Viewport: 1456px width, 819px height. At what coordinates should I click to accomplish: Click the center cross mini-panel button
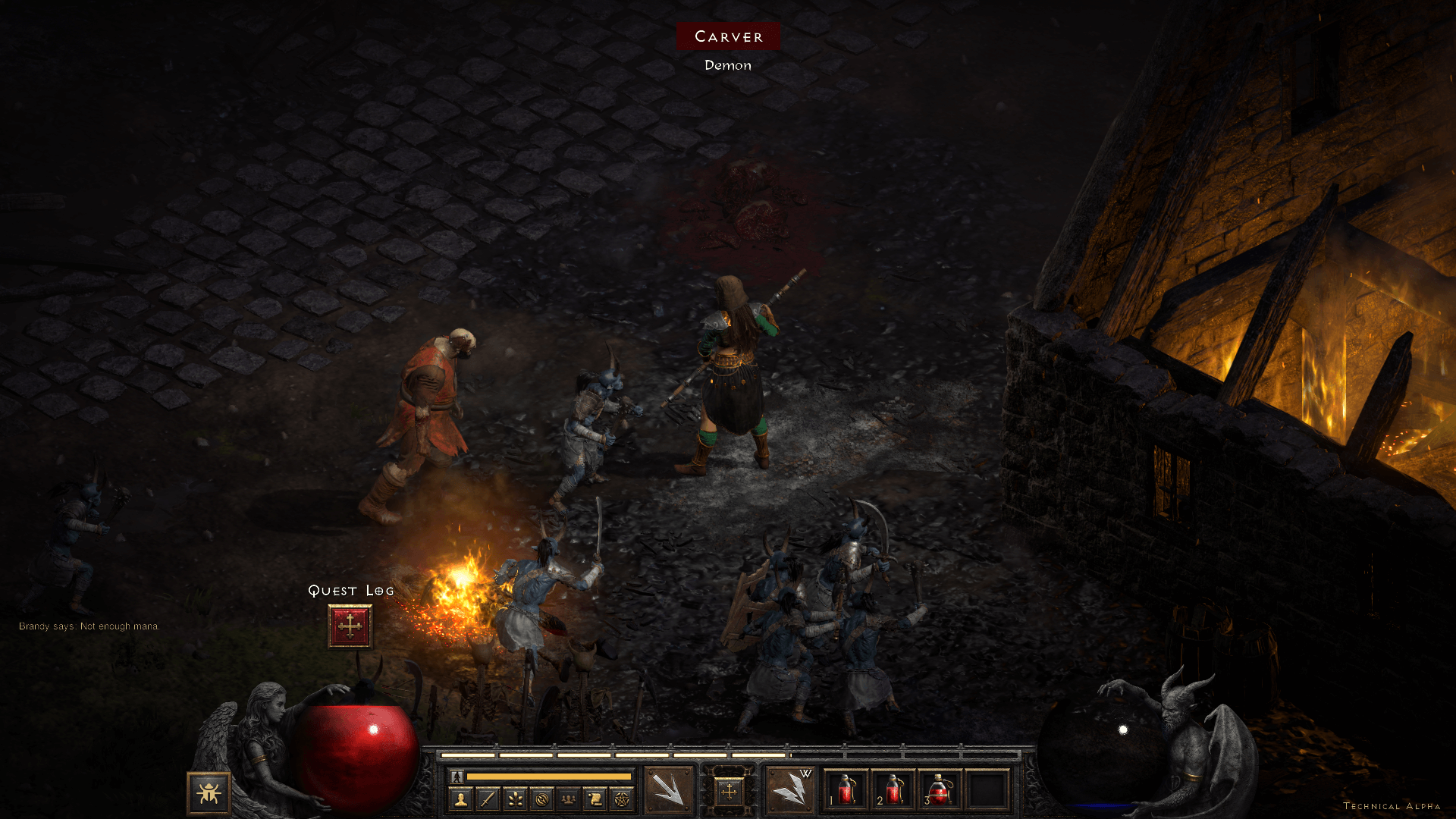[729, 792]
